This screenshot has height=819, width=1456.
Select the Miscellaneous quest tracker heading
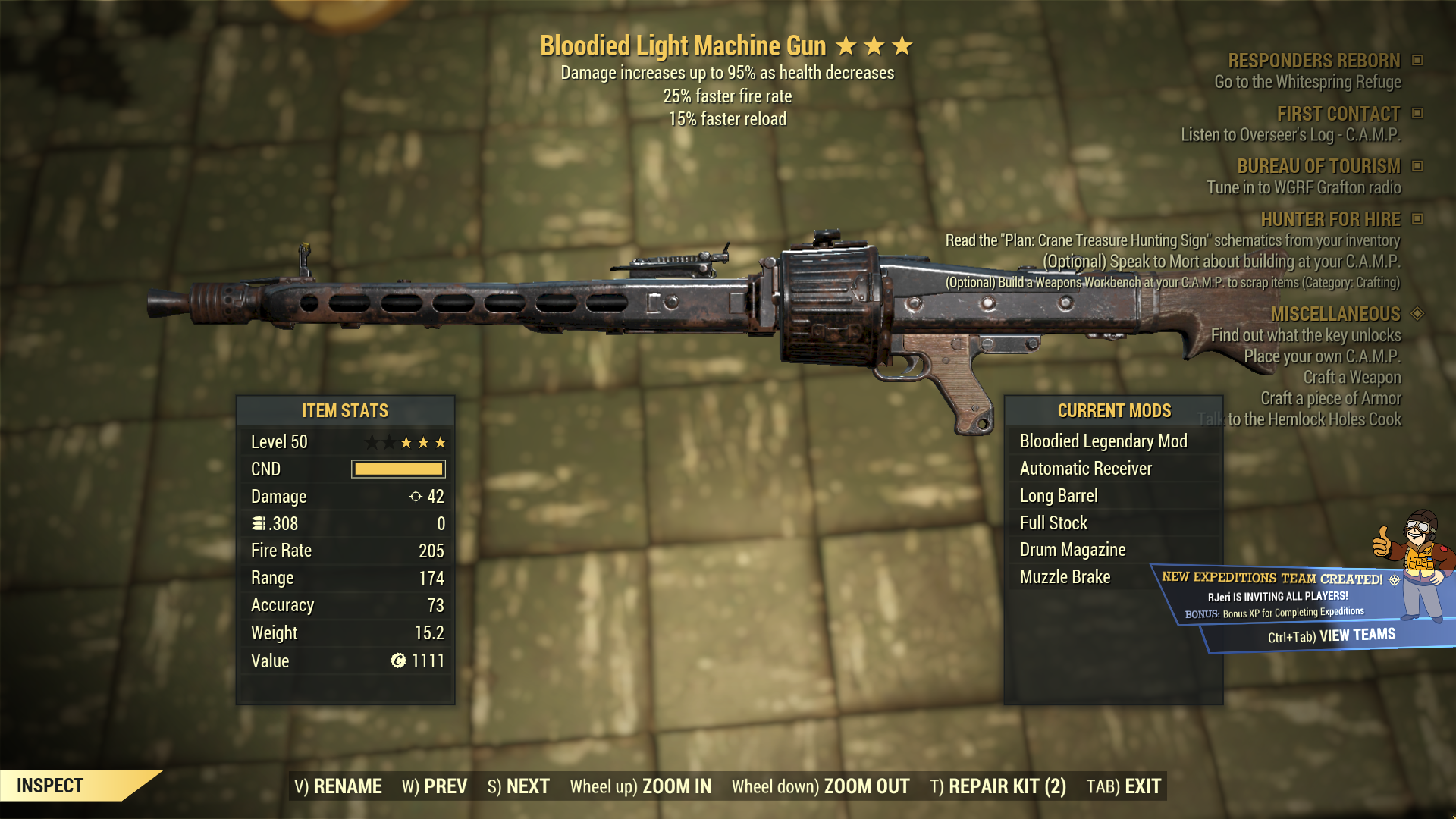click(1335, 314)
